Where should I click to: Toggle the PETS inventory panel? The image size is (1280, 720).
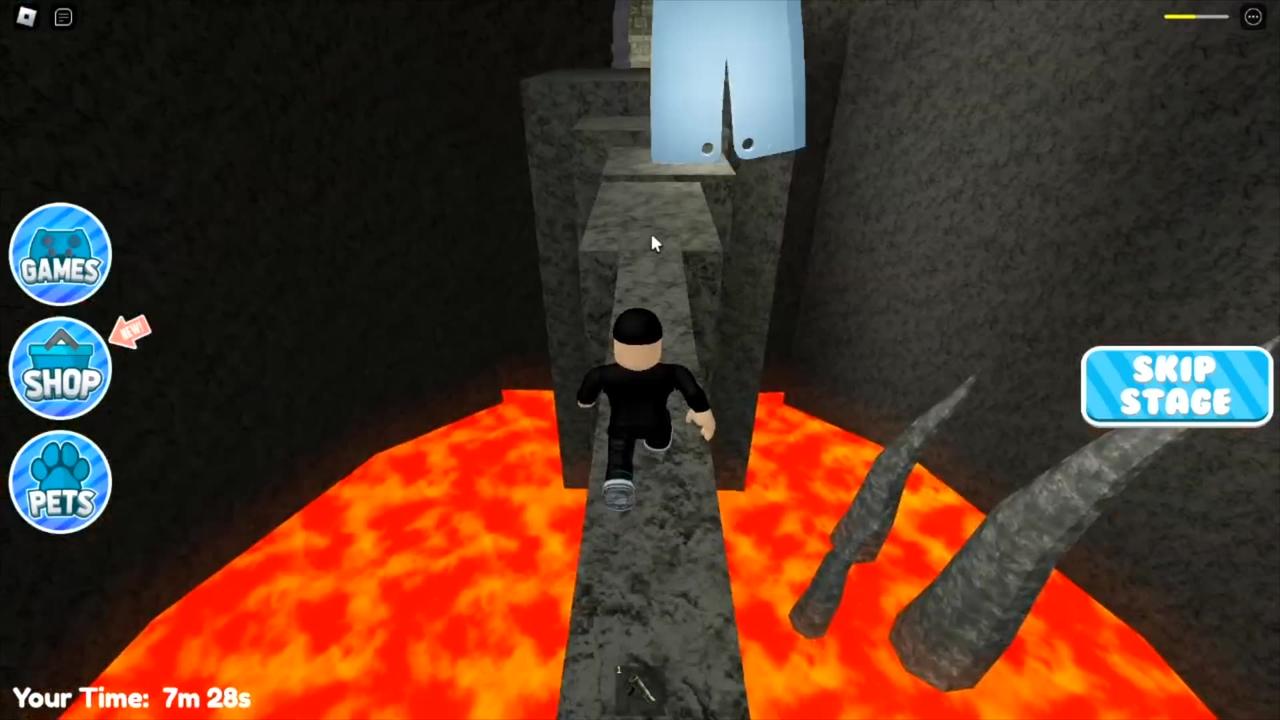click(60, 483)
